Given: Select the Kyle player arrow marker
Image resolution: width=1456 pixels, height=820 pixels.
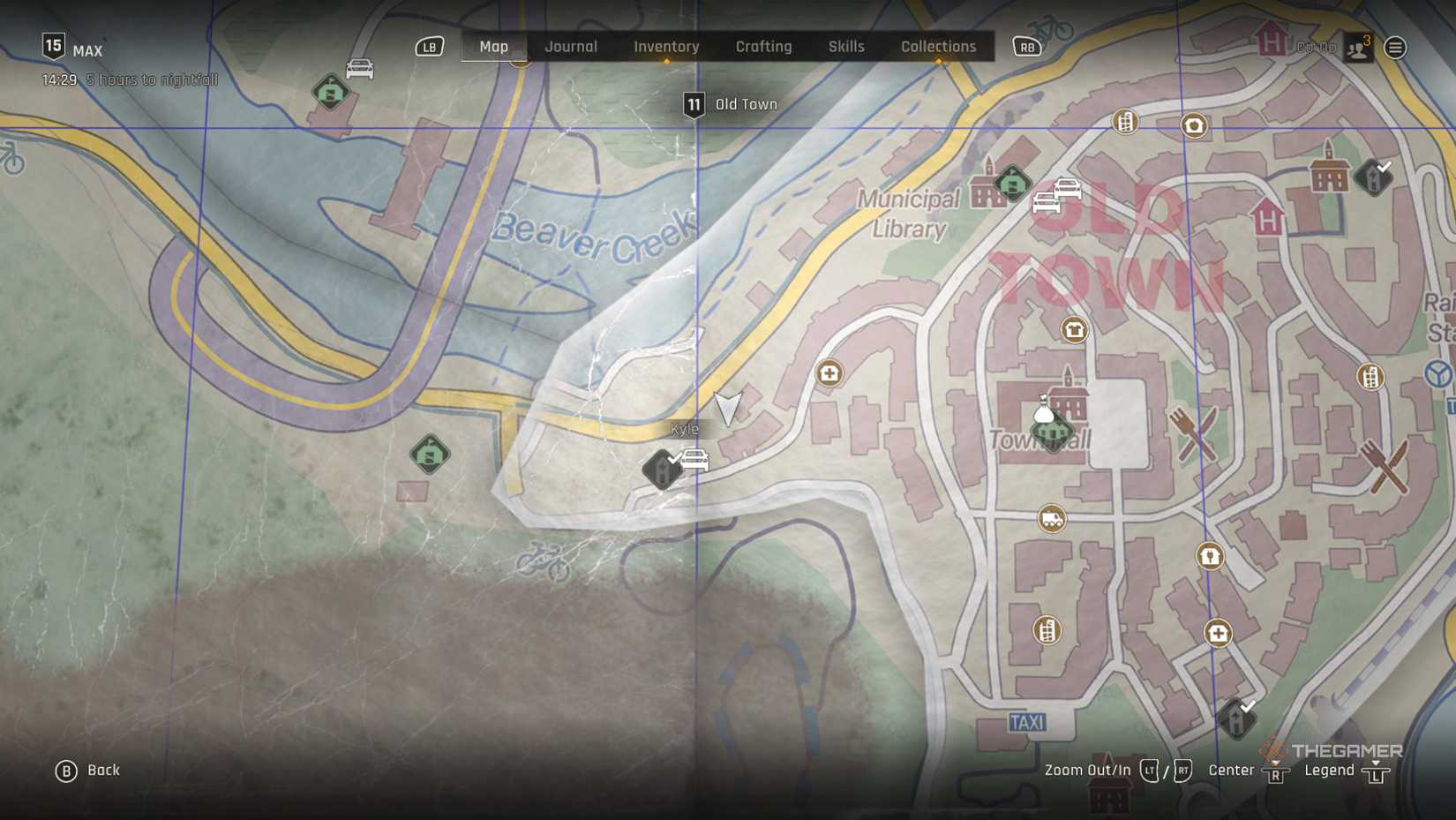Looking at the screenshot, I should 728,409.
